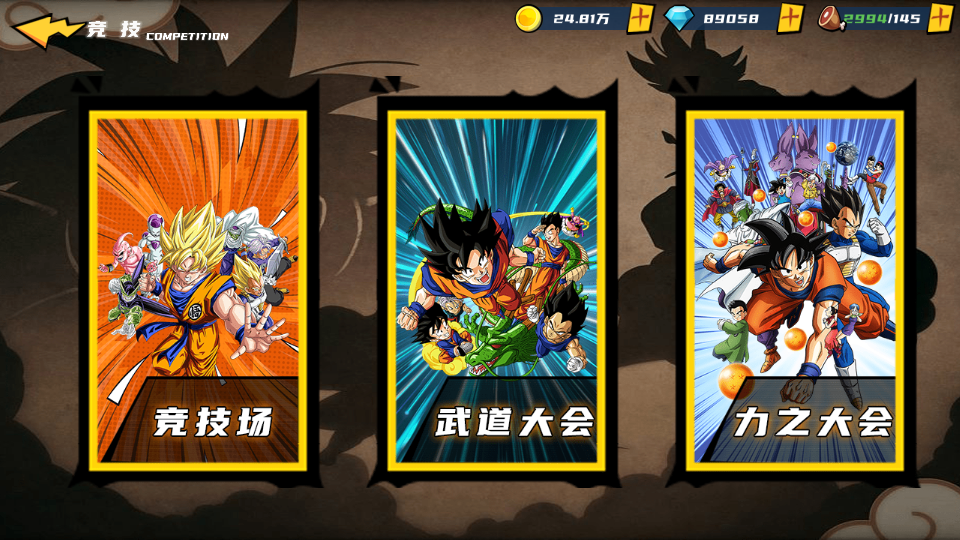
Task: Go back with the yellow arrow
Action: coord(45,31)
